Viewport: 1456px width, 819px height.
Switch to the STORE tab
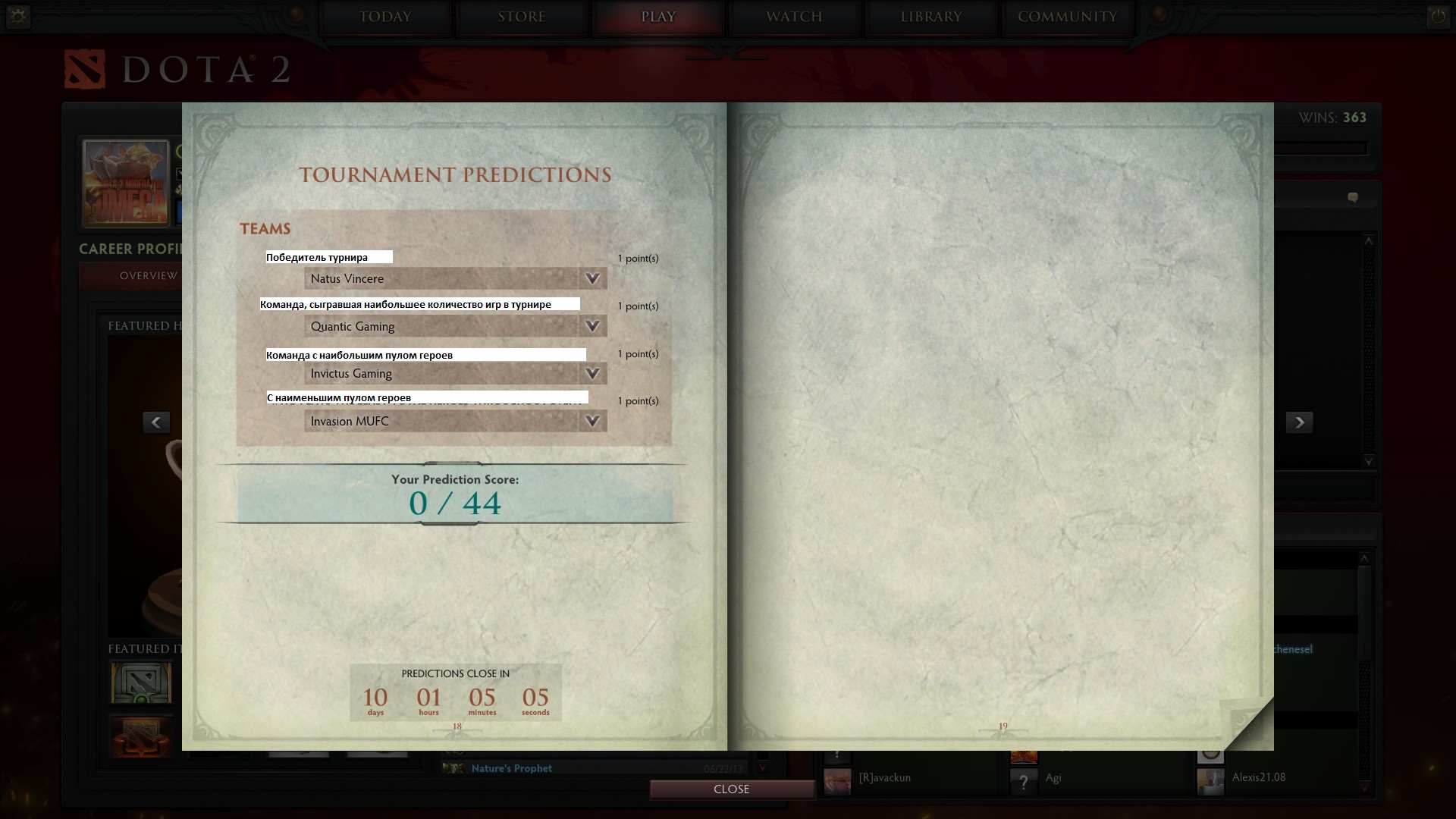[522, 17]
